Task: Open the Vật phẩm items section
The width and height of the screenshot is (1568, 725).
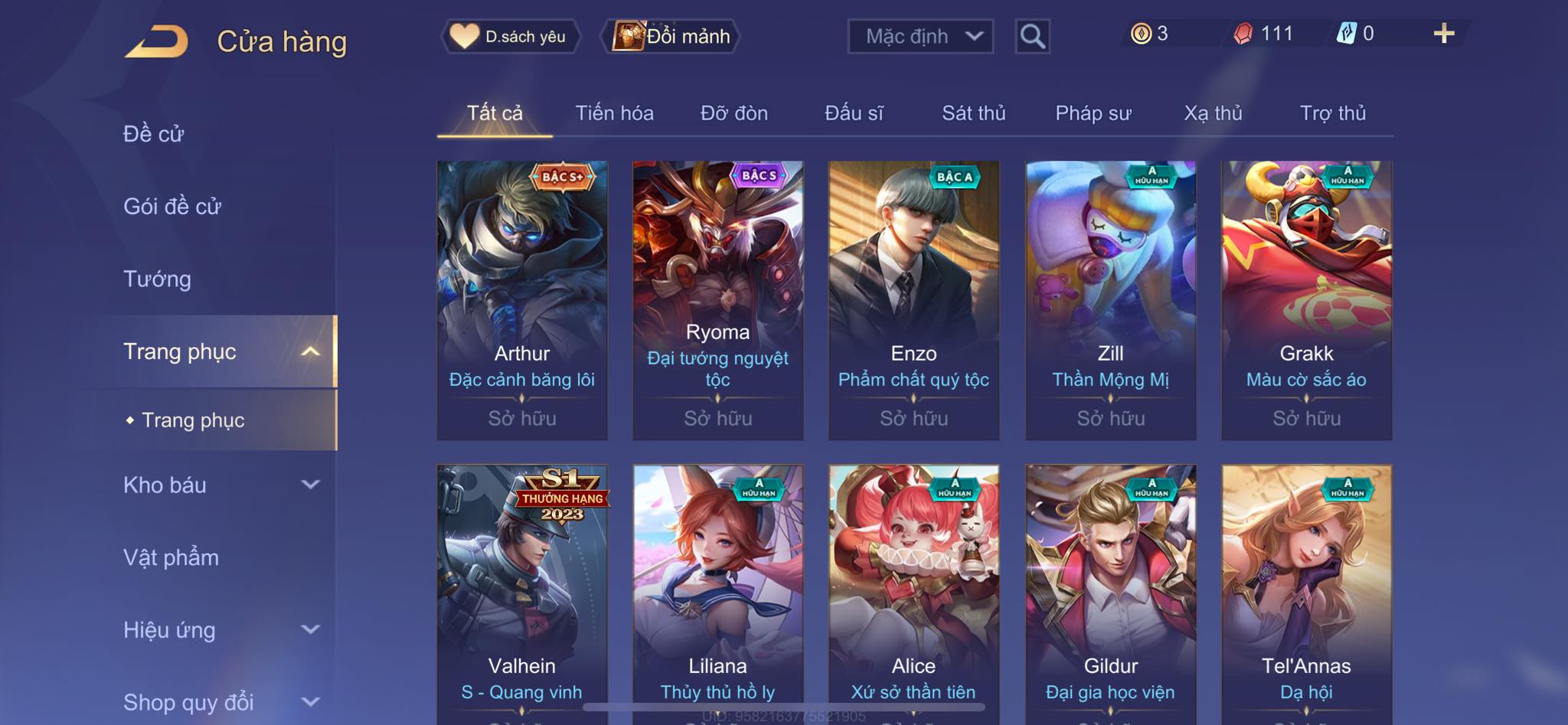Action: [171, 557]
